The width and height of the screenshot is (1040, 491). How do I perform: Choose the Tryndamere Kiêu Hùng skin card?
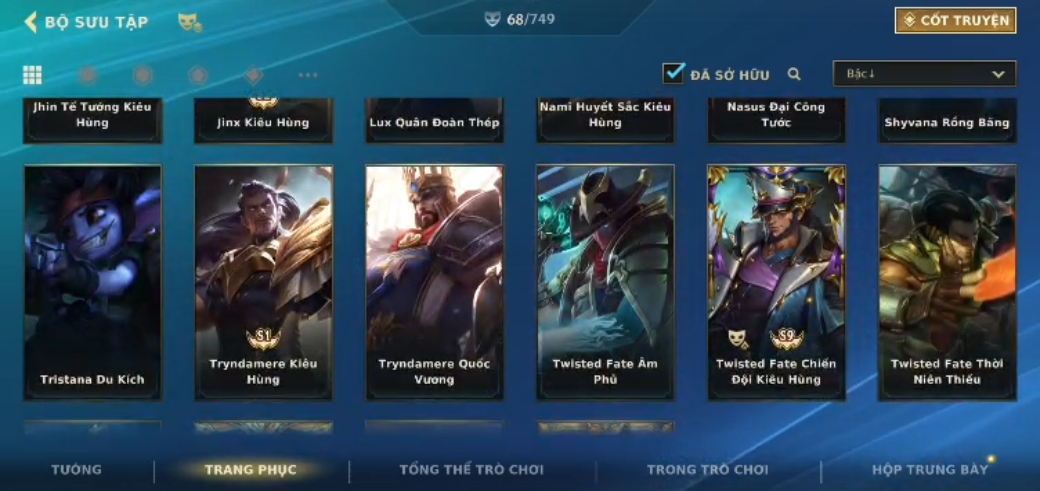point(263,282)
